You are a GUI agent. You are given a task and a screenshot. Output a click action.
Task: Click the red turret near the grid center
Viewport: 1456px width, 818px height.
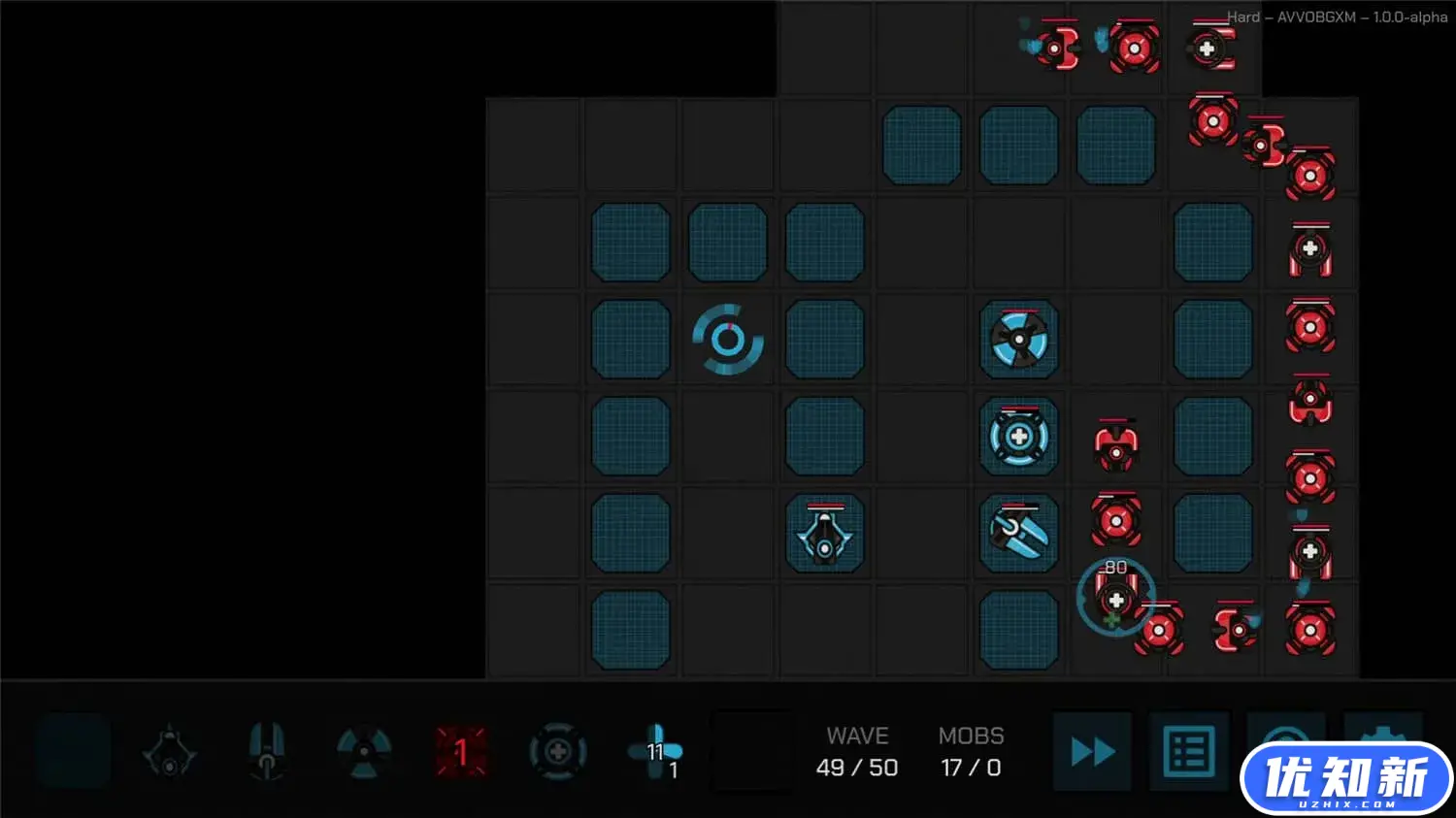click(x=1116, y=442)
